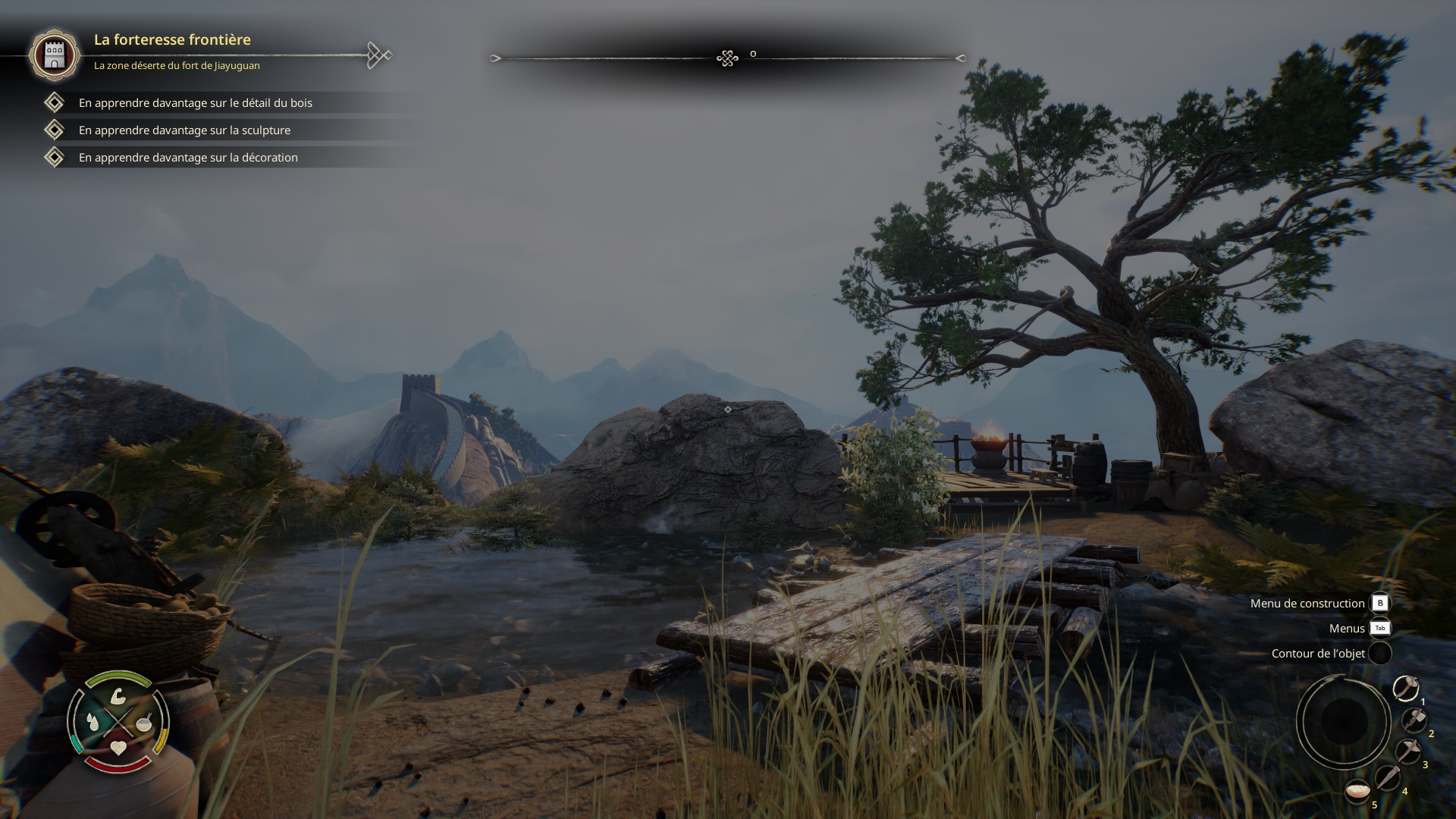This screenshot has width=1456, height=819.
Task: Pick the rice bowl in hotbar slot 5
Action: (x=1357, y=792)
